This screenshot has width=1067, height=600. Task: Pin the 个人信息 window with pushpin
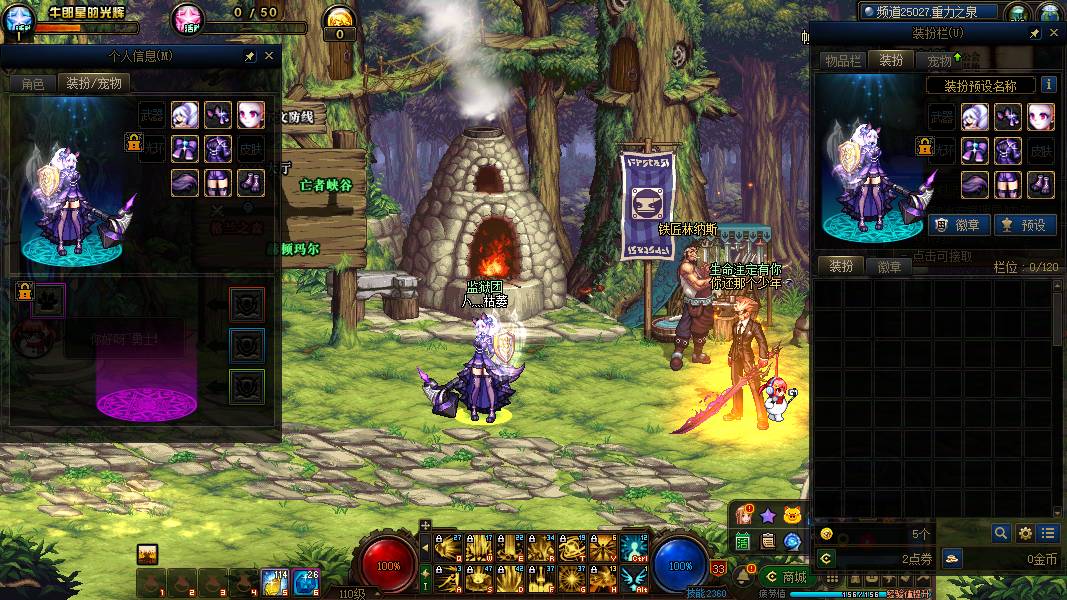click(x=249, y=57)
